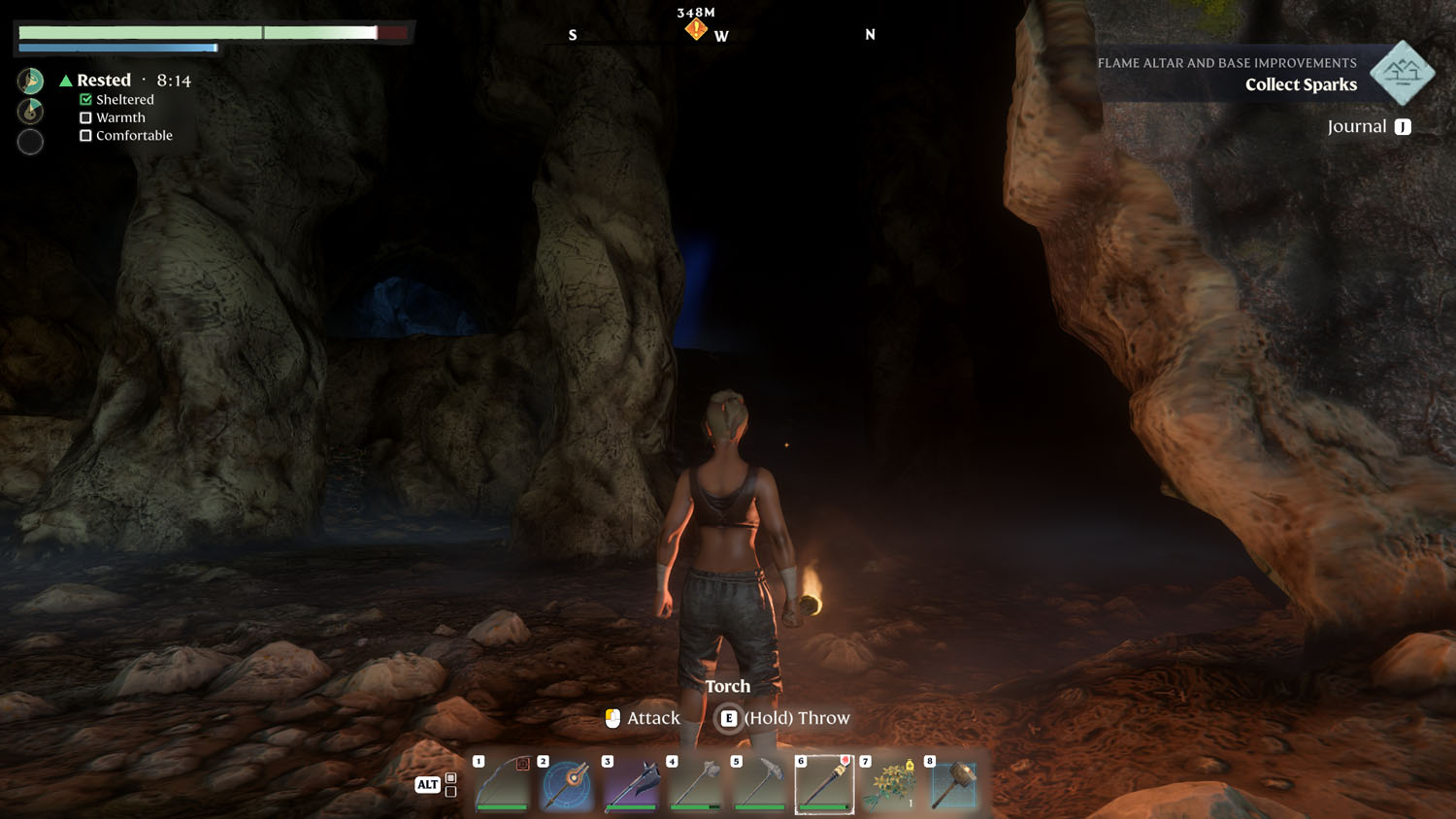
Task: Select the pickaxe in hotbar slot 5
Action: tap(760, 784)
